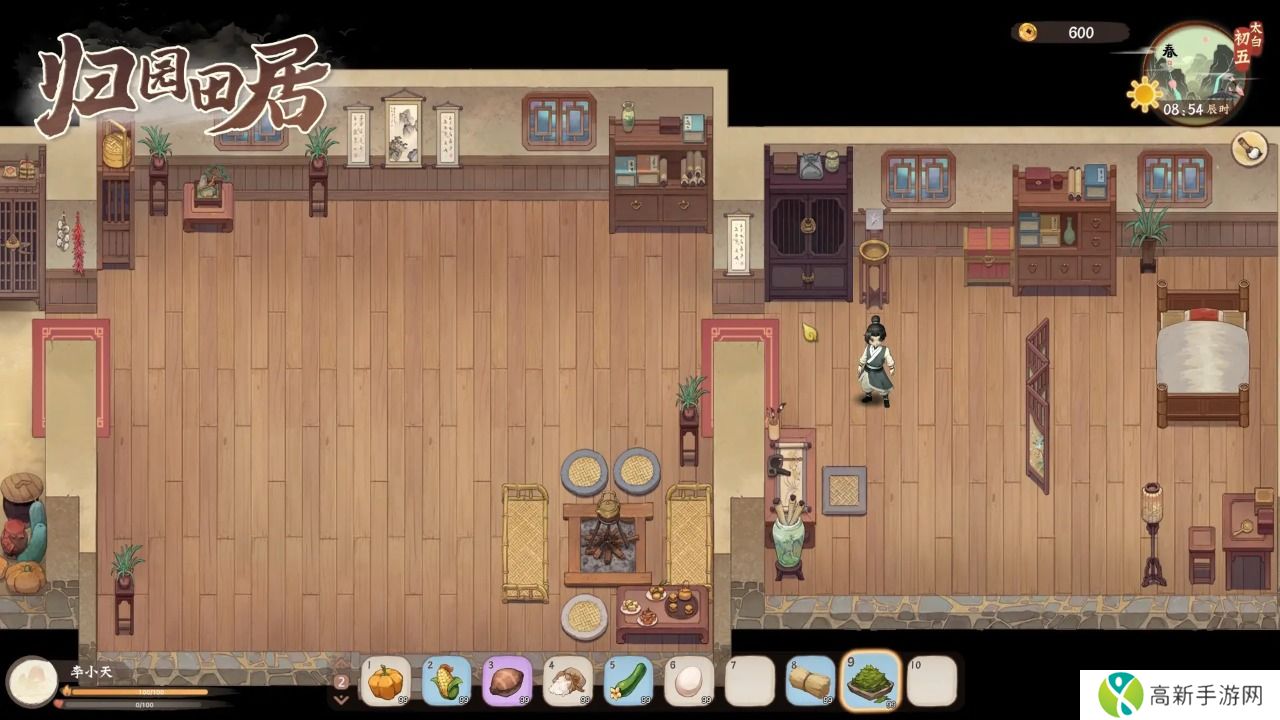Choose the hay bale hotbar slot
Screen dimensions: 1280x720
click(x=810, y=681)
